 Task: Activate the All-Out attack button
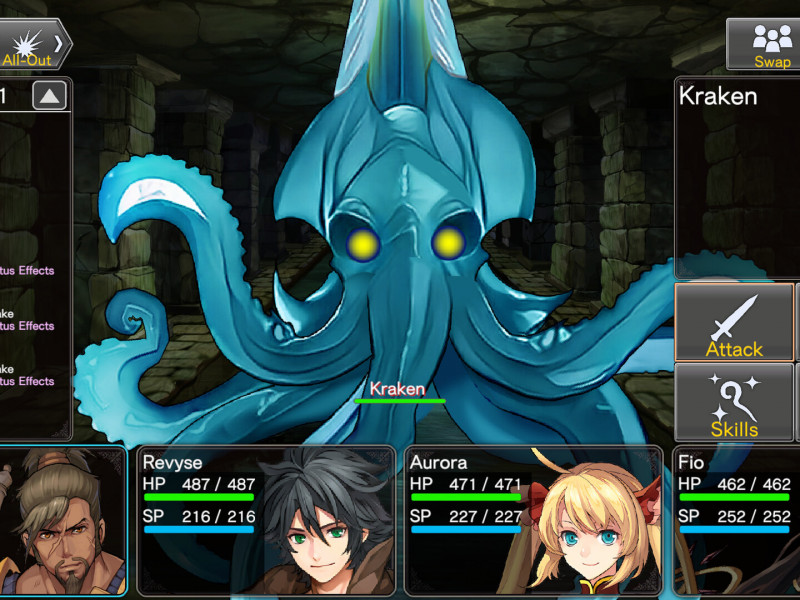click(33, 45)
